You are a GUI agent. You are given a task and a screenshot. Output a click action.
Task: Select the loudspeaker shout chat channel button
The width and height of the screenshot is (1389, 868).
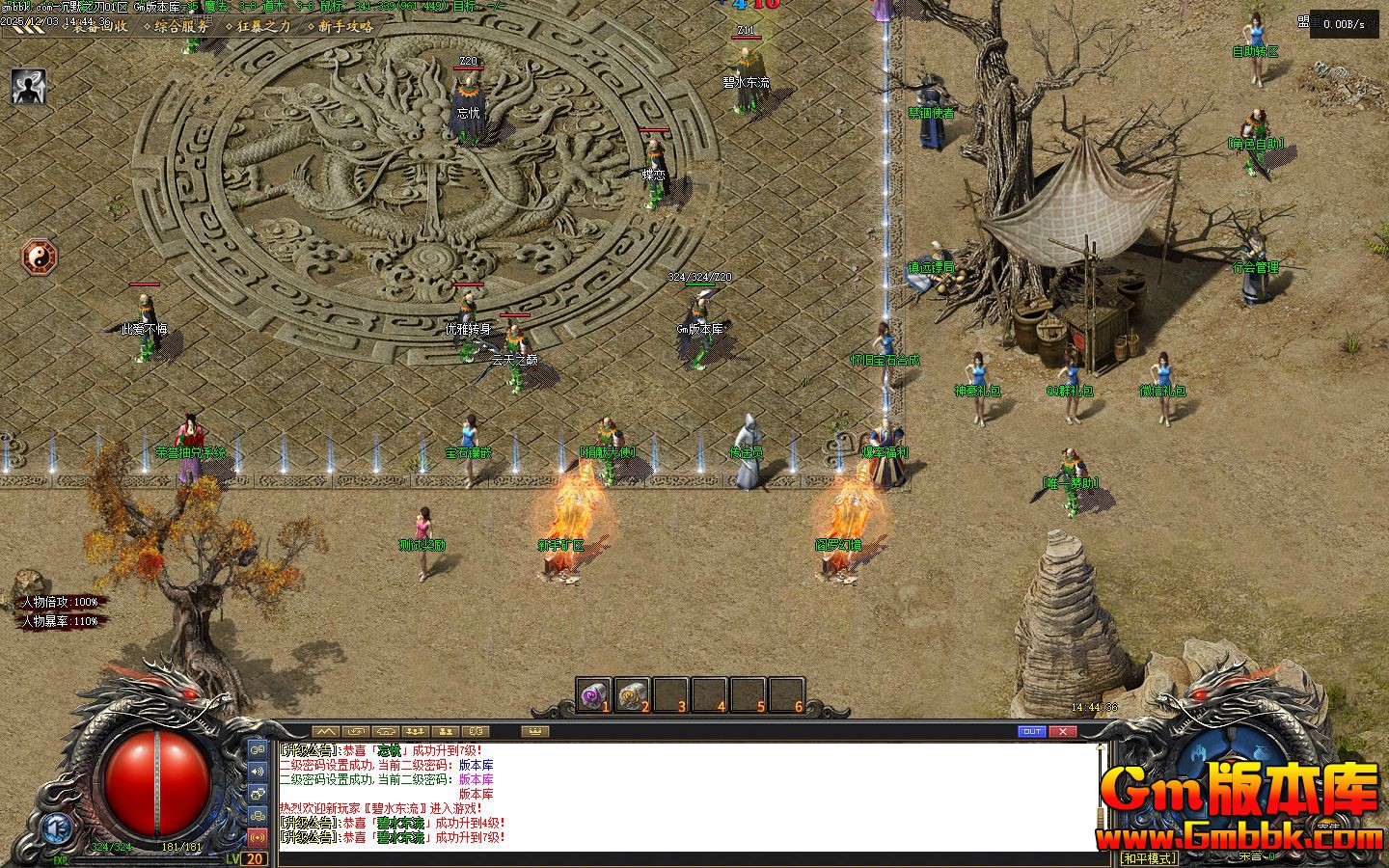(x=258, y=771)
